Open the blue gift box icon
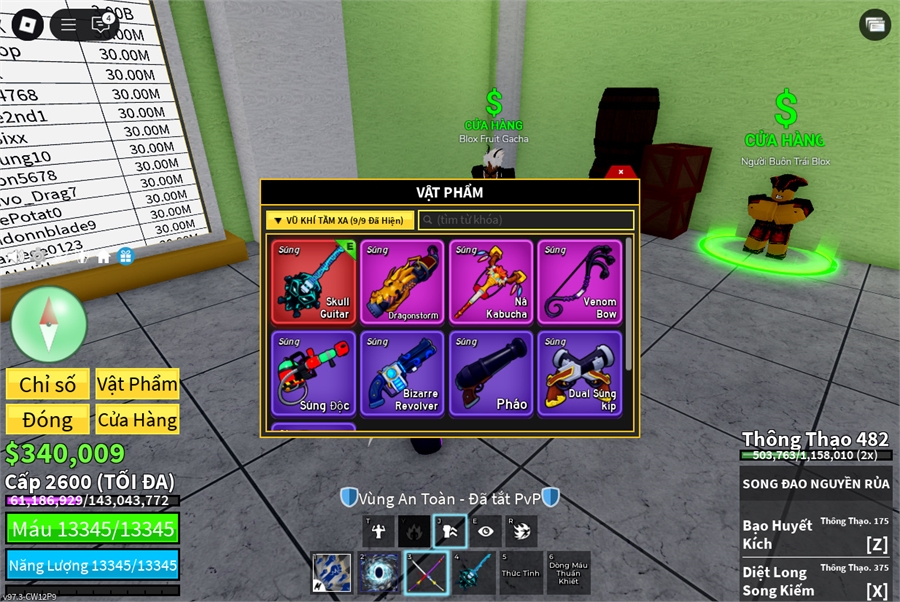 [x=125, y=256]
